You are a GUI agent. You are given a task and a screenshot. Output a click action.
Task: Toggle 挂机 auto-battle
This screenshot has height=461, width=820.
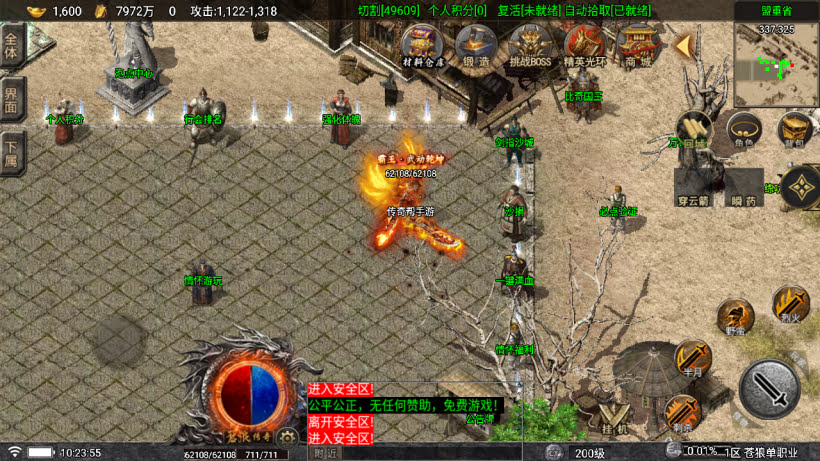pos(615,419)
